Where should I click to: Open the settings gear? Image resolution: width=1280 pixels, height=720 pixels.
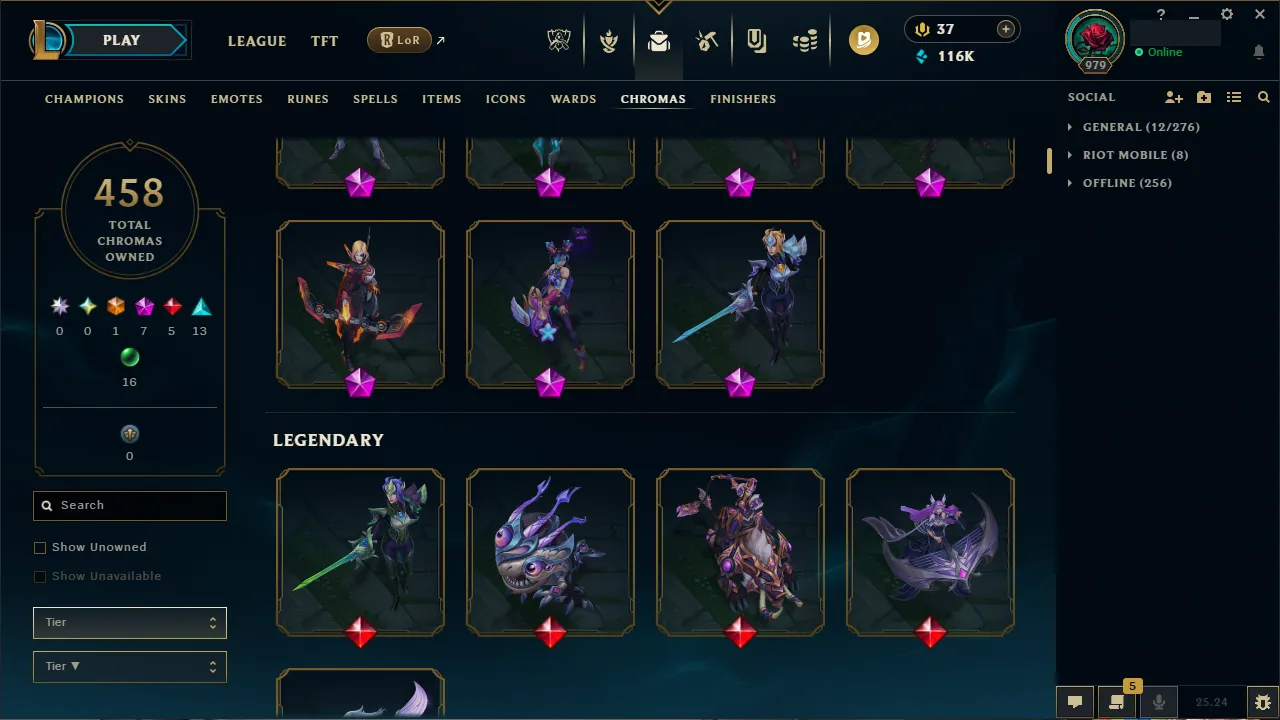pyautogui.click(x=1226, y=14)
